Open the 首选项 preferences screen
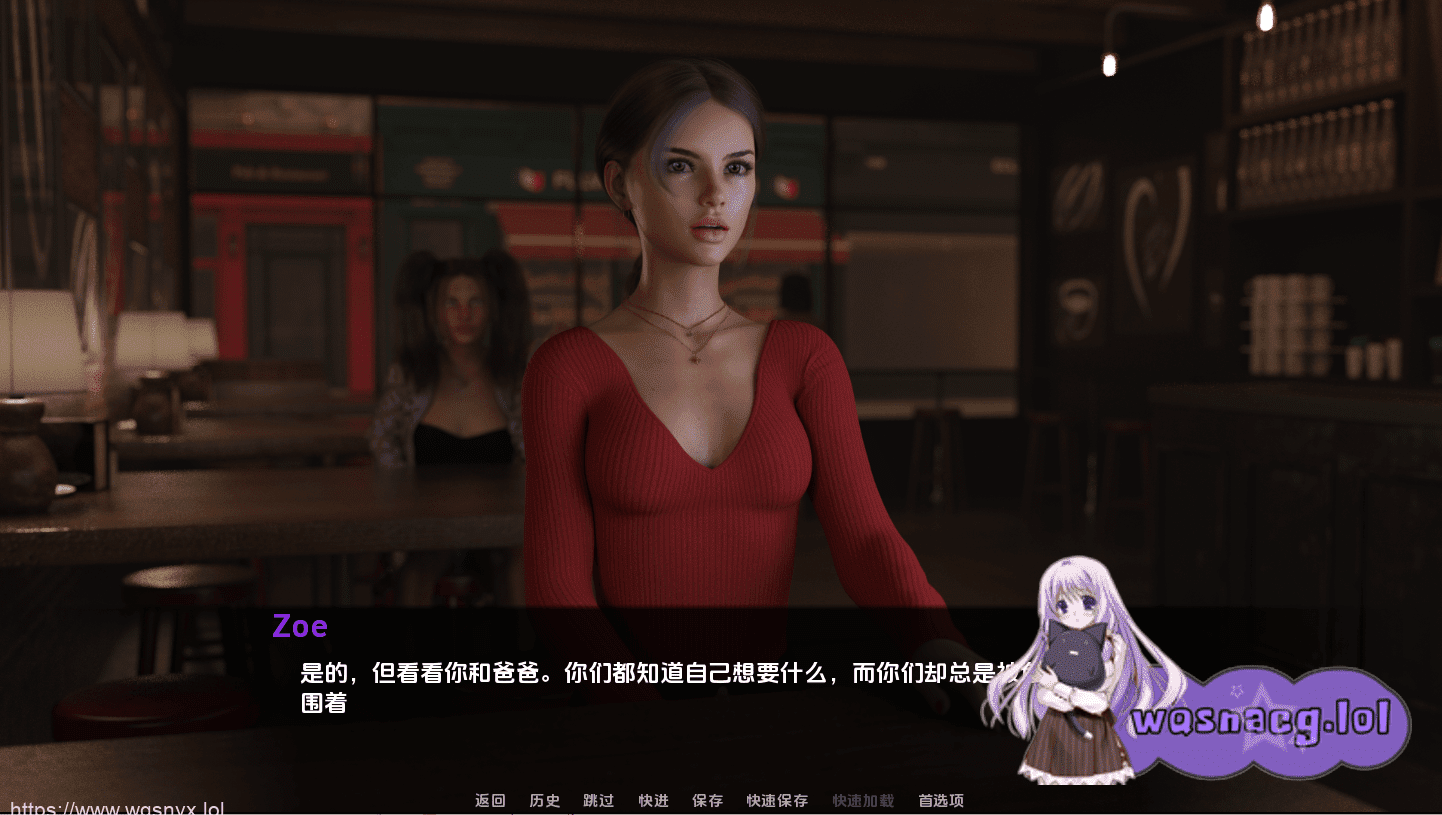The height and width of the screenshot is (815, 1442). 941,800
